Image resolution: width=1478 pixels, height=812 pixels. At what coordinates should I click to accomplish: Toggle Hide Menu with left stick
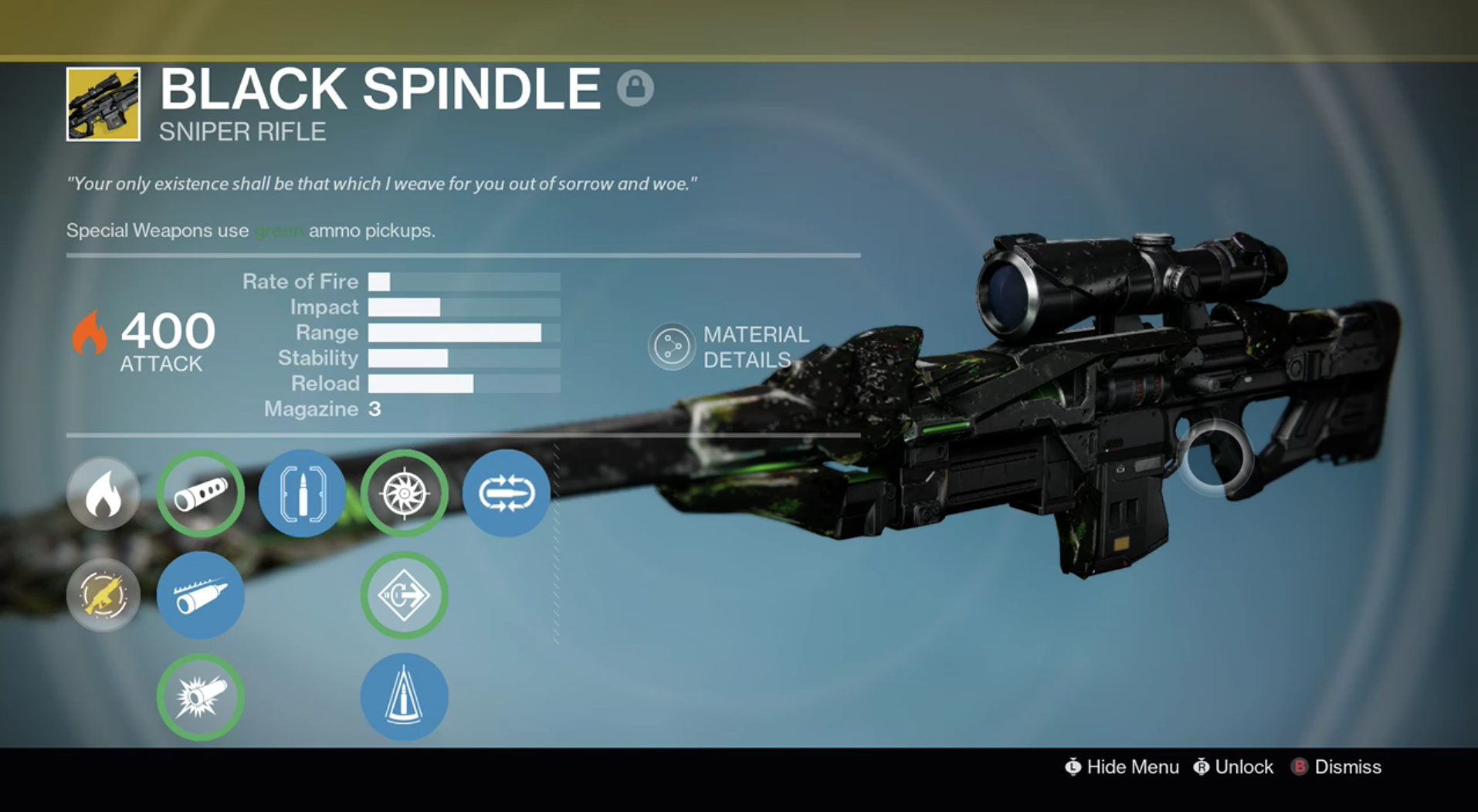1121,767
